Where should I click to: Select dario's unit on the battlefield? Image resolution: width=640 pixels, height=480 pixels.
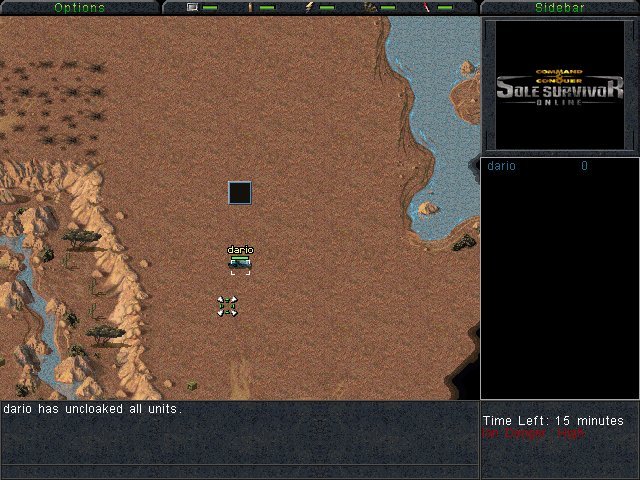[240, 263]
